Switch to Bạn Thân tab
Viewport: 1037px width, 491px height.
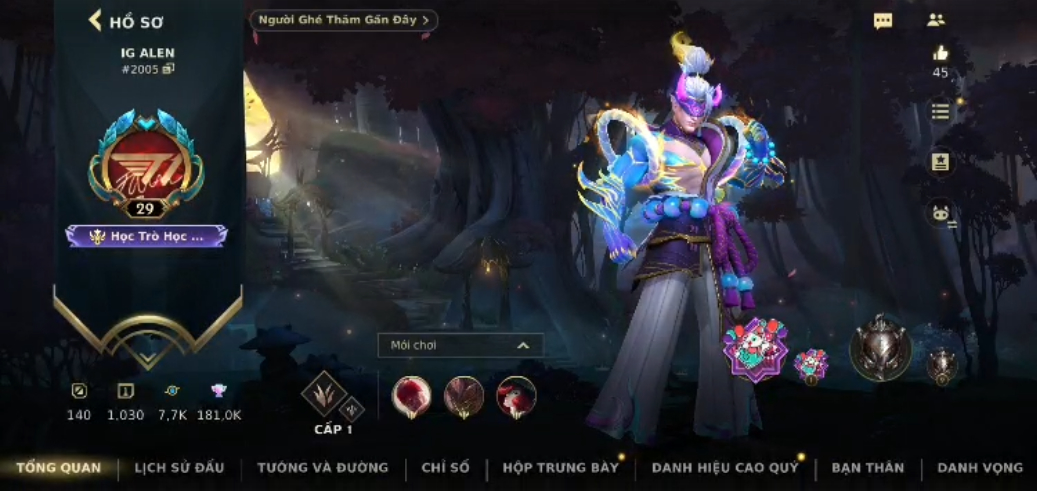tap(867, 468)
